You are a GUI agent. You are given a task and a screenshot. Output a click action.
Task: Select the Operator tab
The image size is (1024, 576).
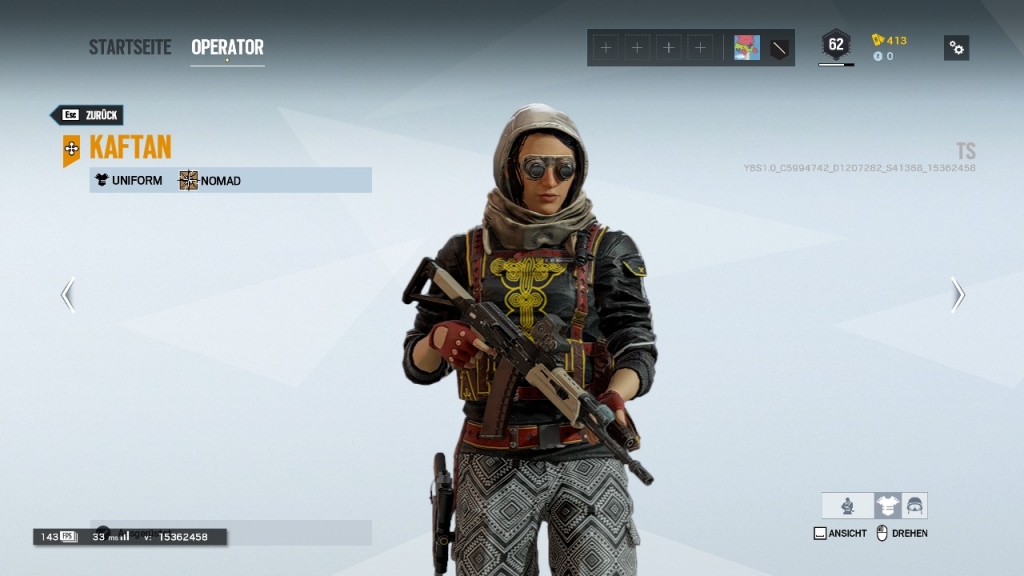[227, 47]
